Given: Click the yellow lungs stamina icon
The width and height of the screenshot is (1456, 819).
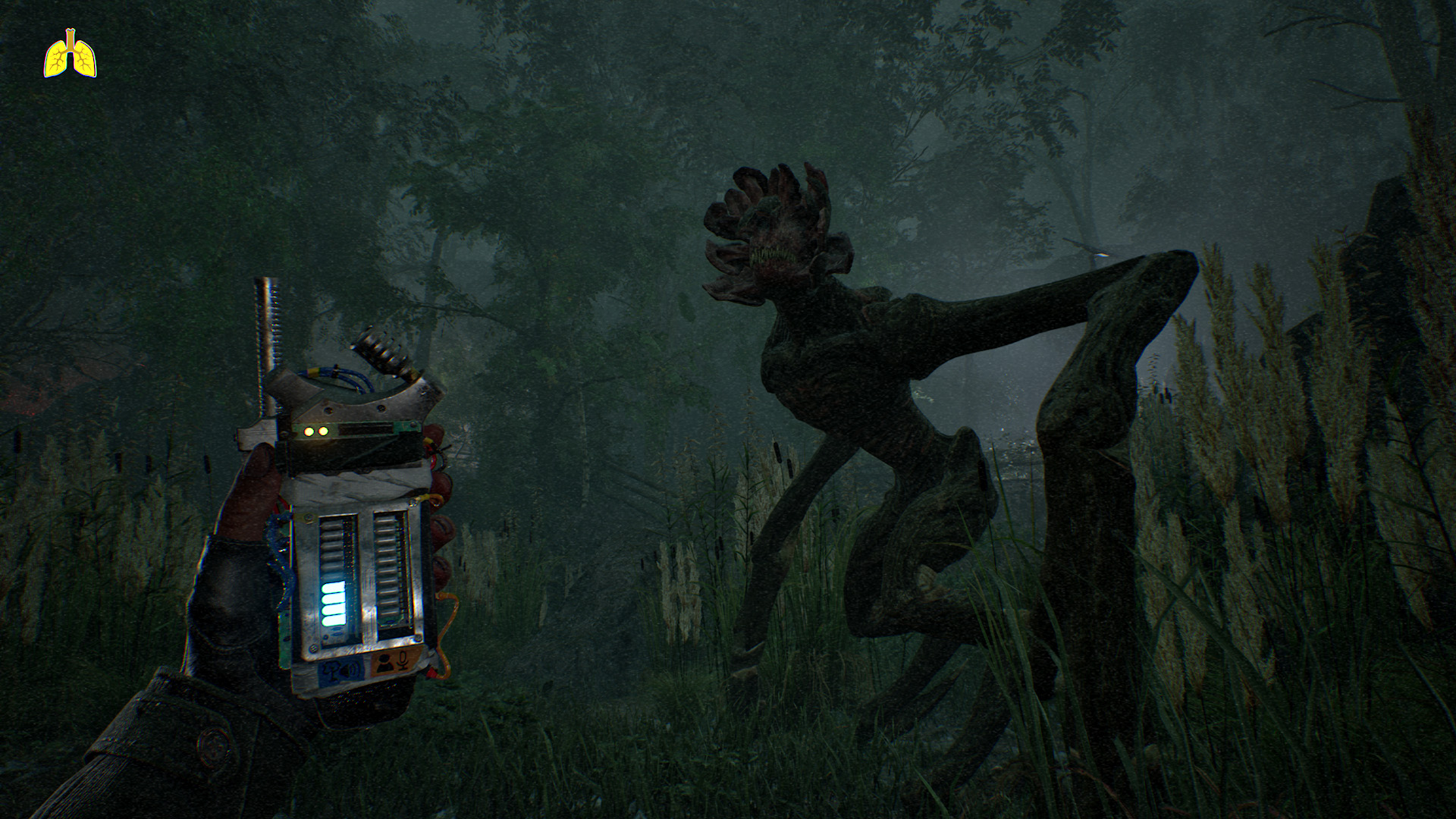Looking at the screenshot, I should coord(71,55).
